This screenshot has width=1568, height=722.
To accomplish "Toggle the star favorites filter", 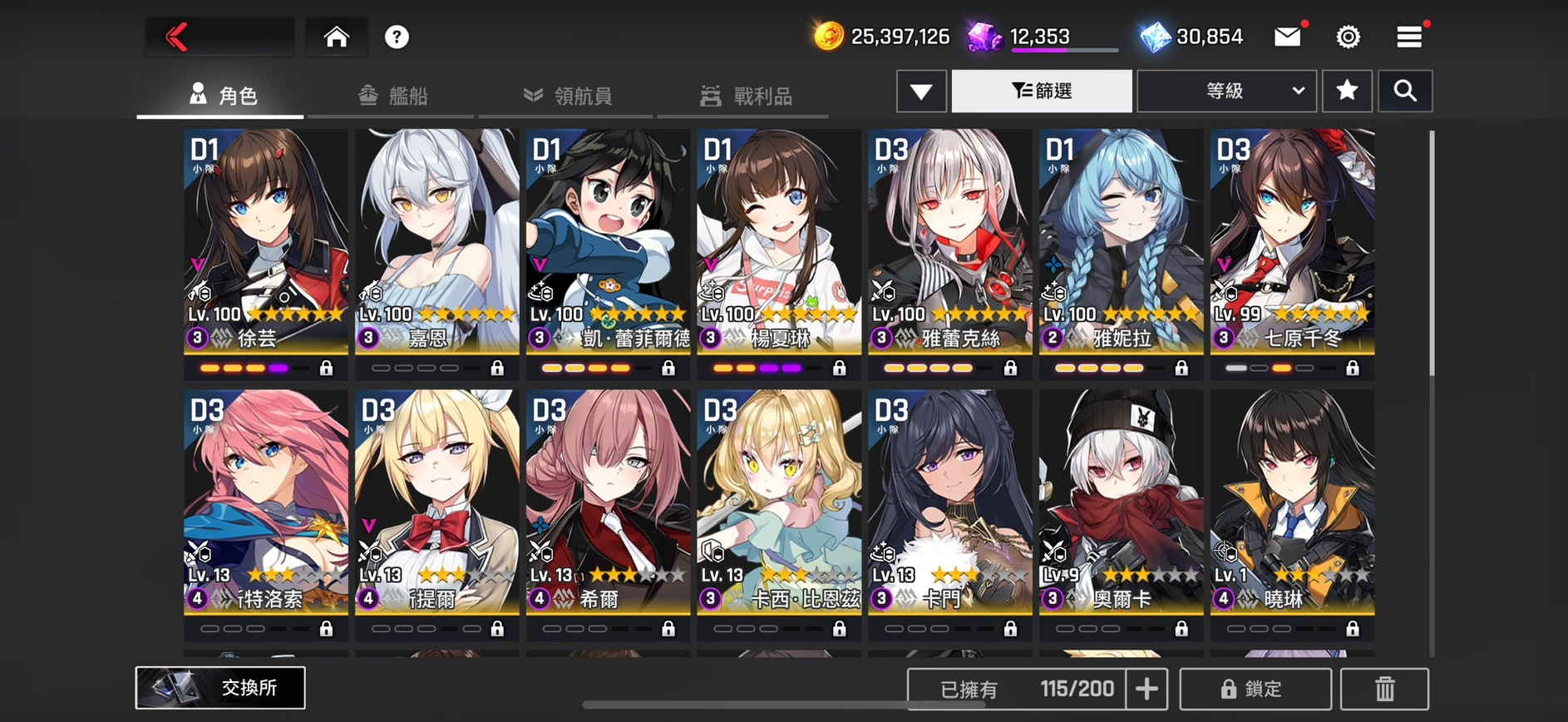I will coord(1347,91).
